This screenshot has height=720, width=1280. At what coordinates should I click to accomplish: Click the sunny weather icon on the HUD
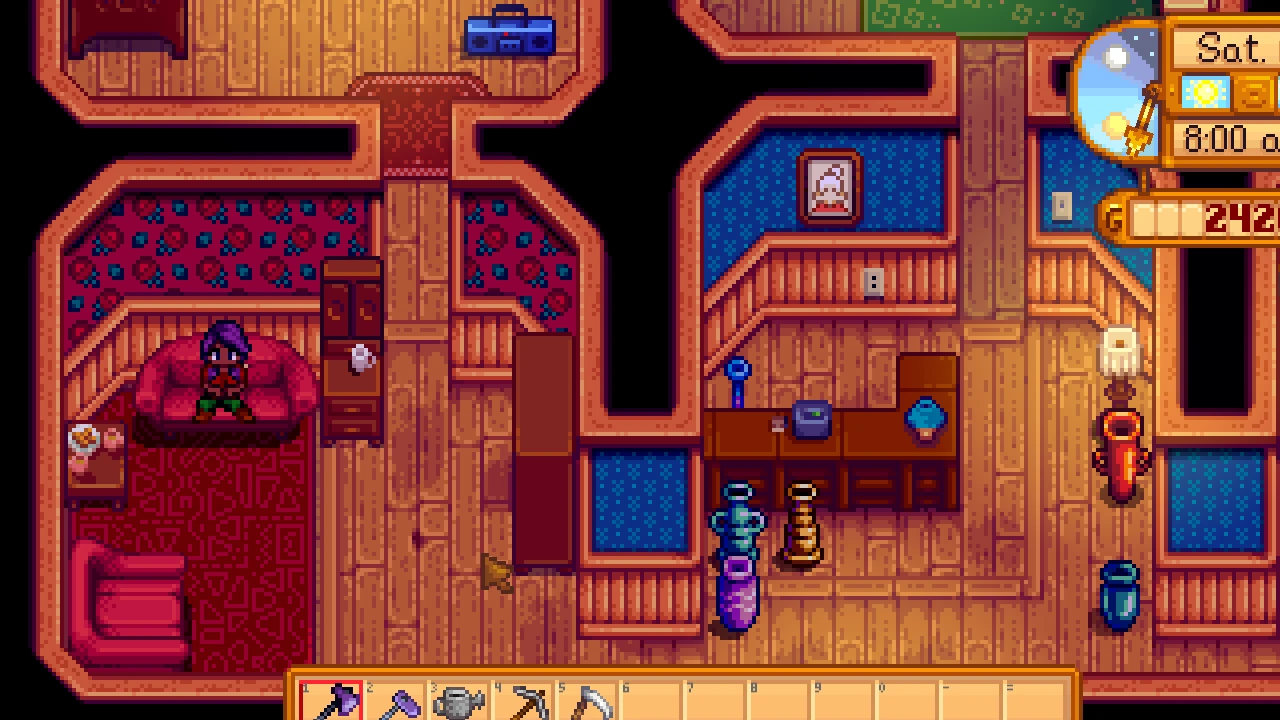(x=1205, y=92)
